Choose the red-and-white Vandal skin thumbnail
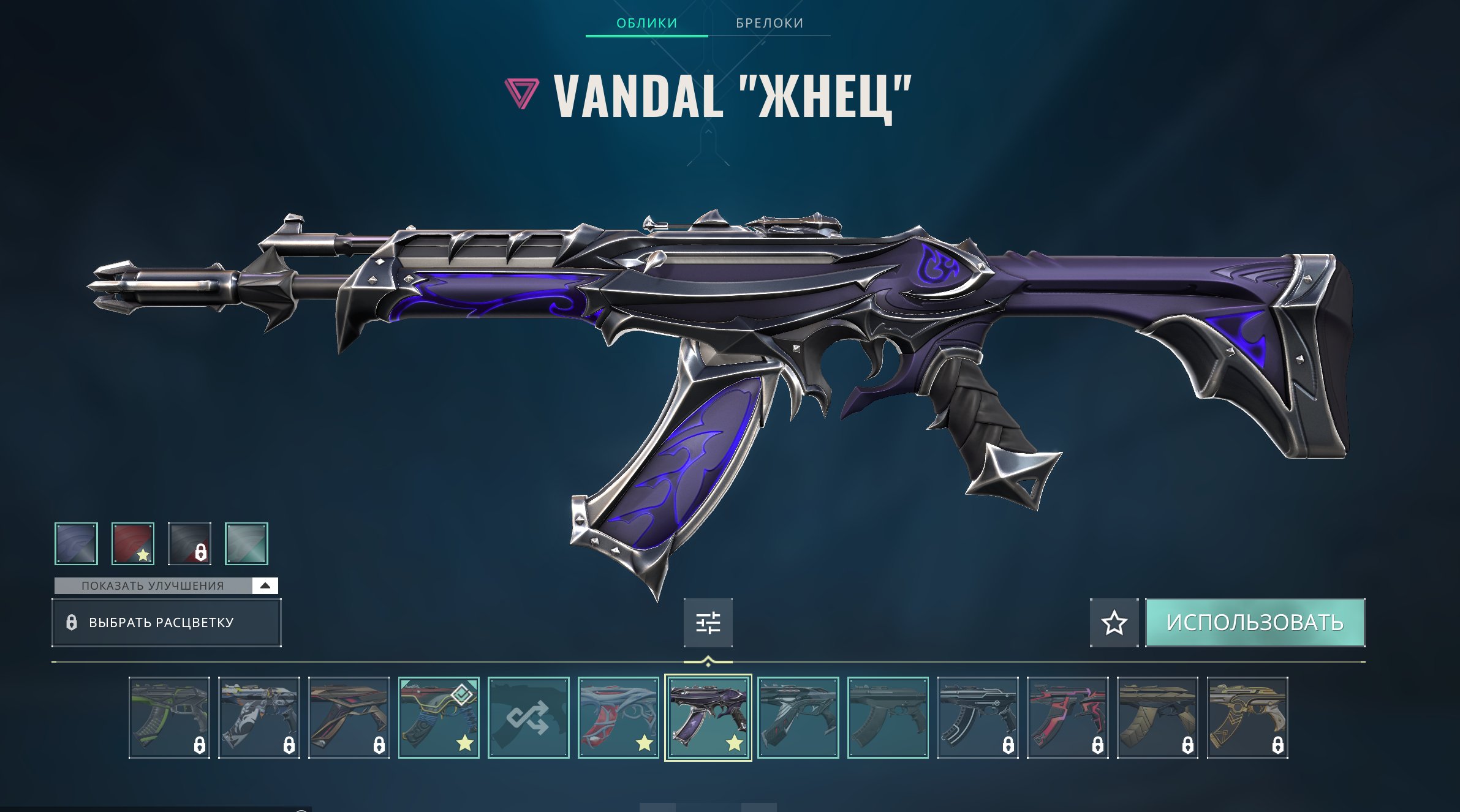Image resolution: width=1460 pixels, height=812 pixels. [618, 718]
